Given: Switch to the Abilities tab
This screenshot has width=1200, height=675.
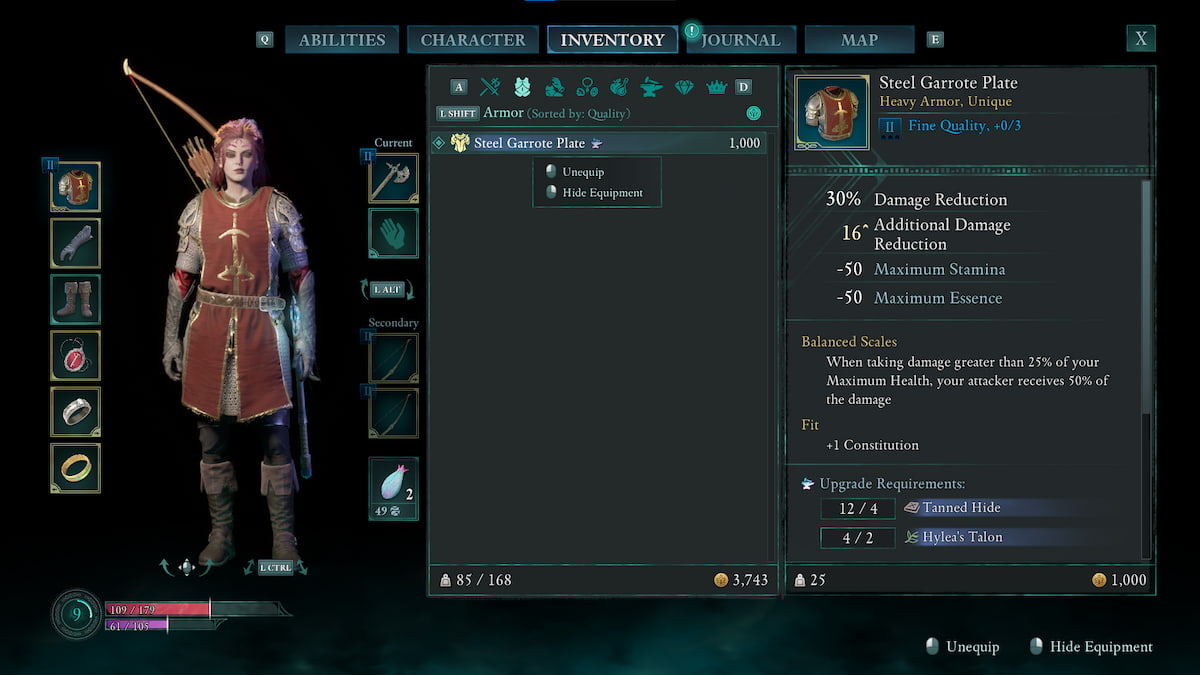Looking at the screenshot, I should tap(342, 40).
